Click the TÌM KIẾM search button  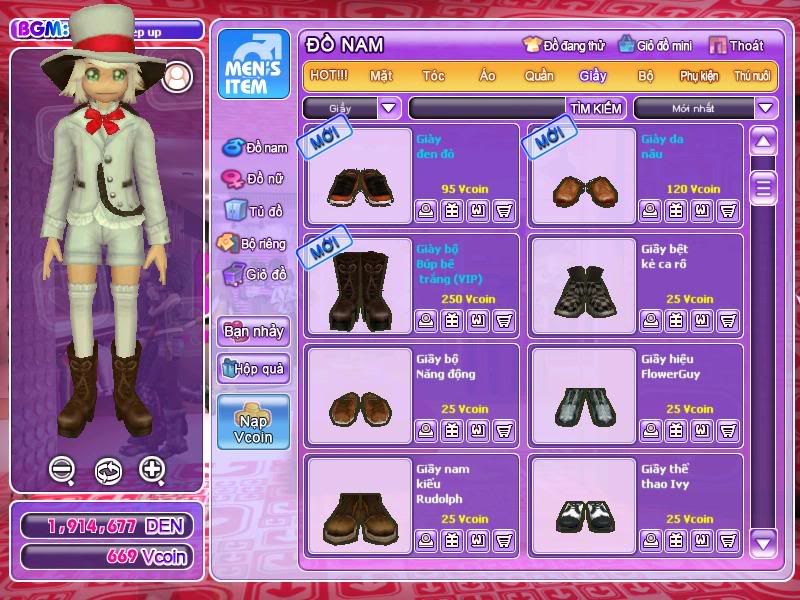click(596, 108)
